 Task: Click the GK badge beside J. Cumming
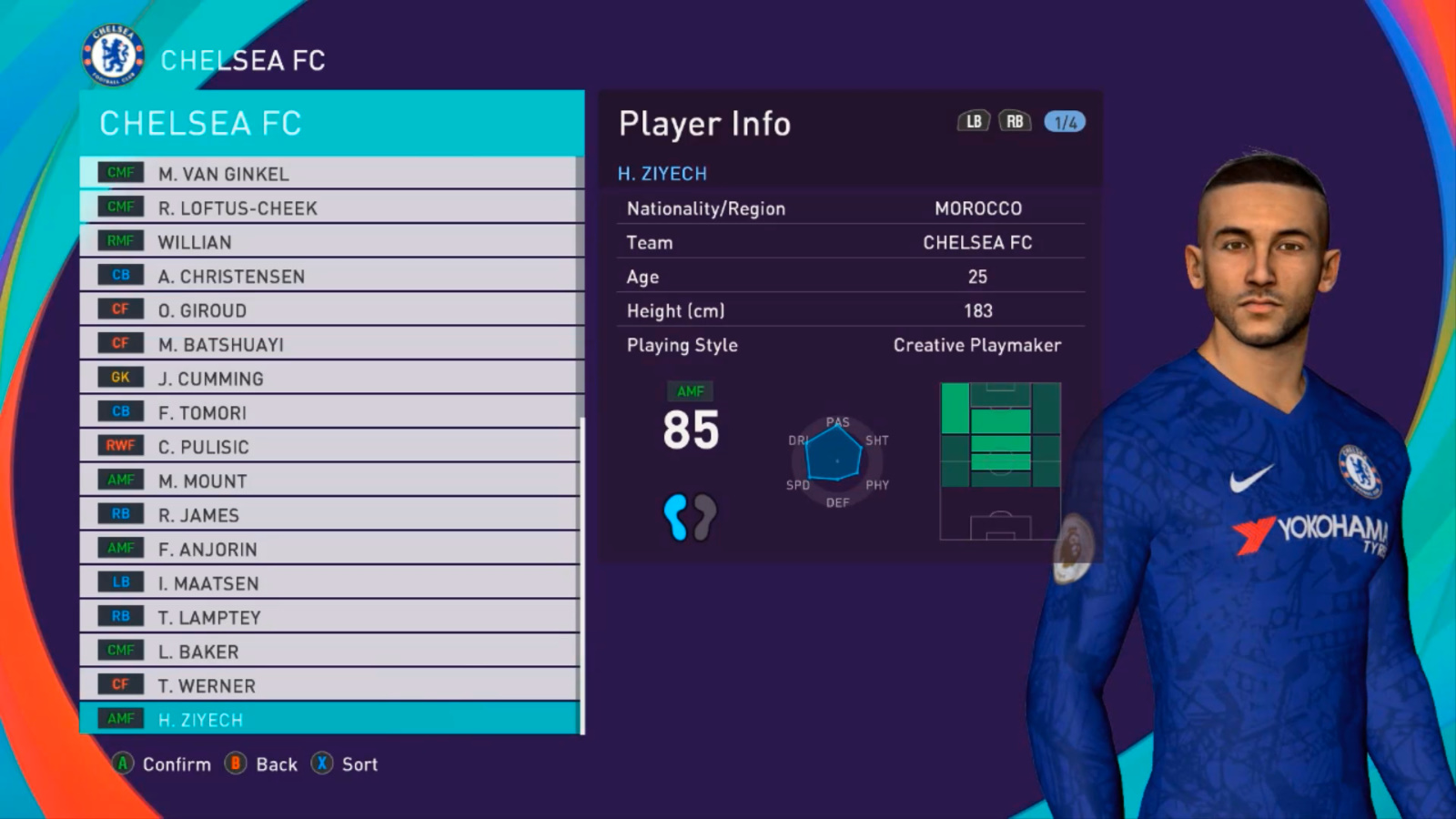point(119,377)
